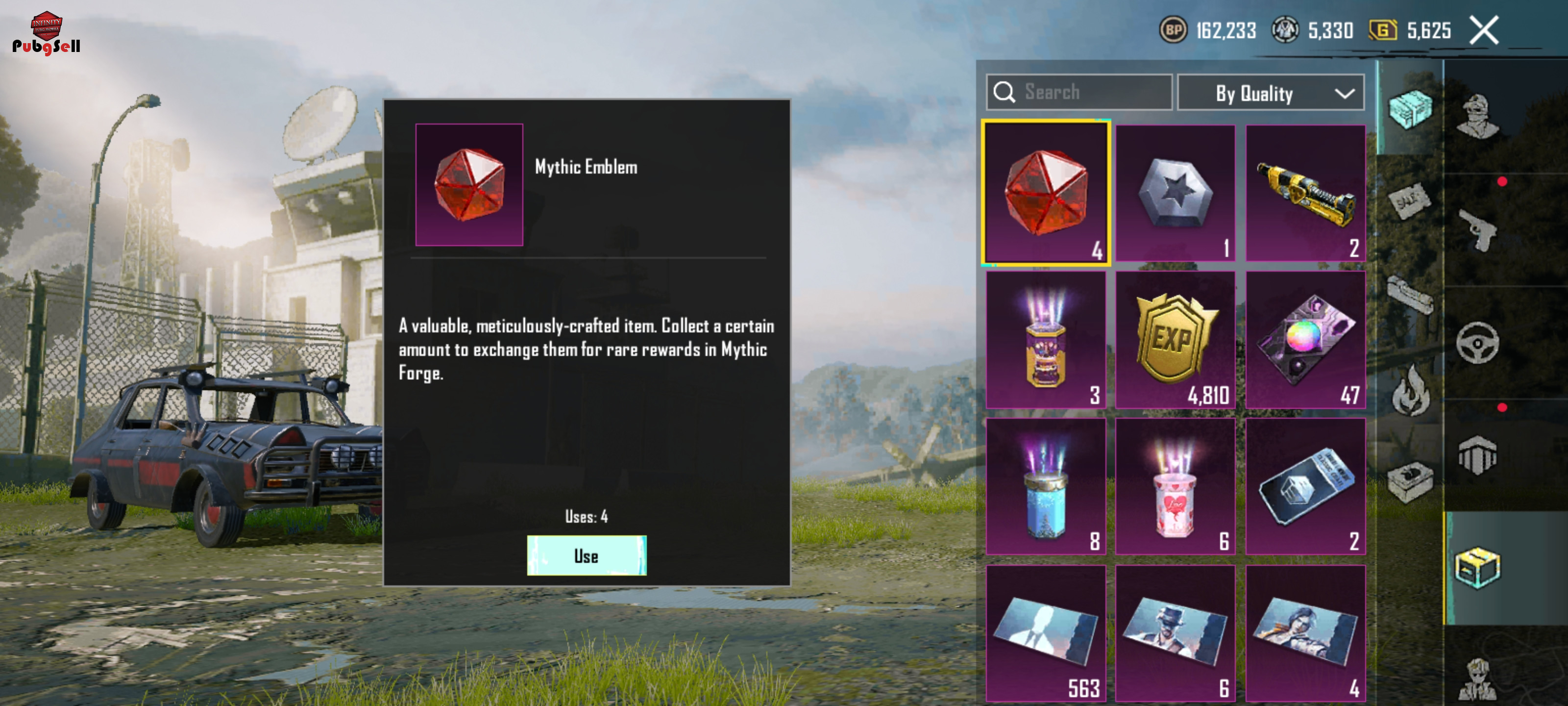Viewport: 1568px width, 706px height.
Task: Switch to the pistol weapons tab
Action: click(x=1478, y=229)
